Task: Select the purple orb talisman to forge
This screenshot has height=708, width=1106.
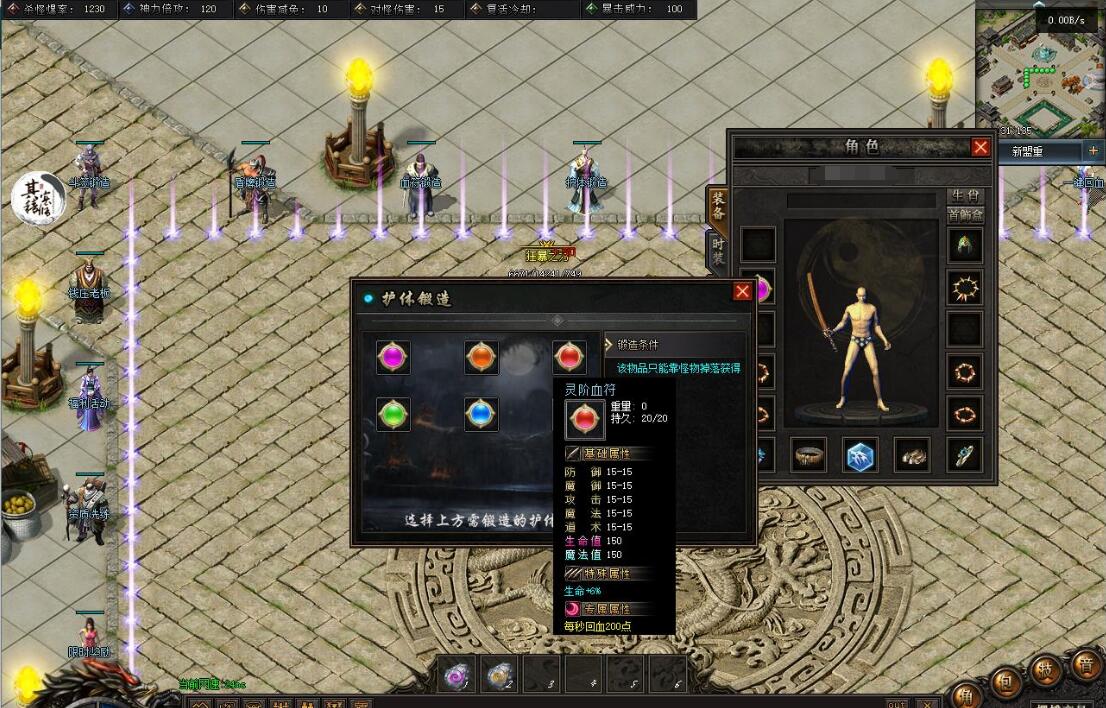Action: click(x=393, y=357)
